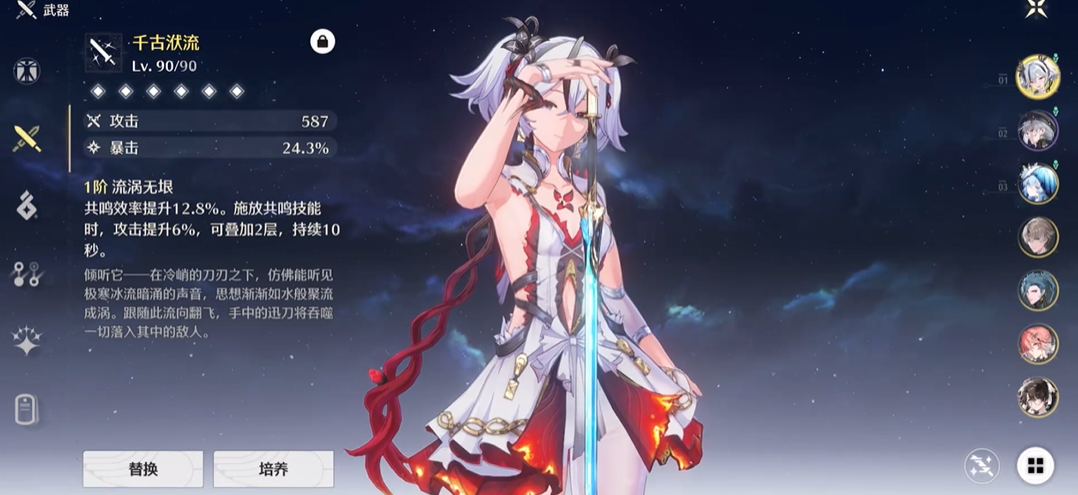Screen dimensions: 1078x495
Task: Open the card-shaped profile tab
Action: [26, 409]
